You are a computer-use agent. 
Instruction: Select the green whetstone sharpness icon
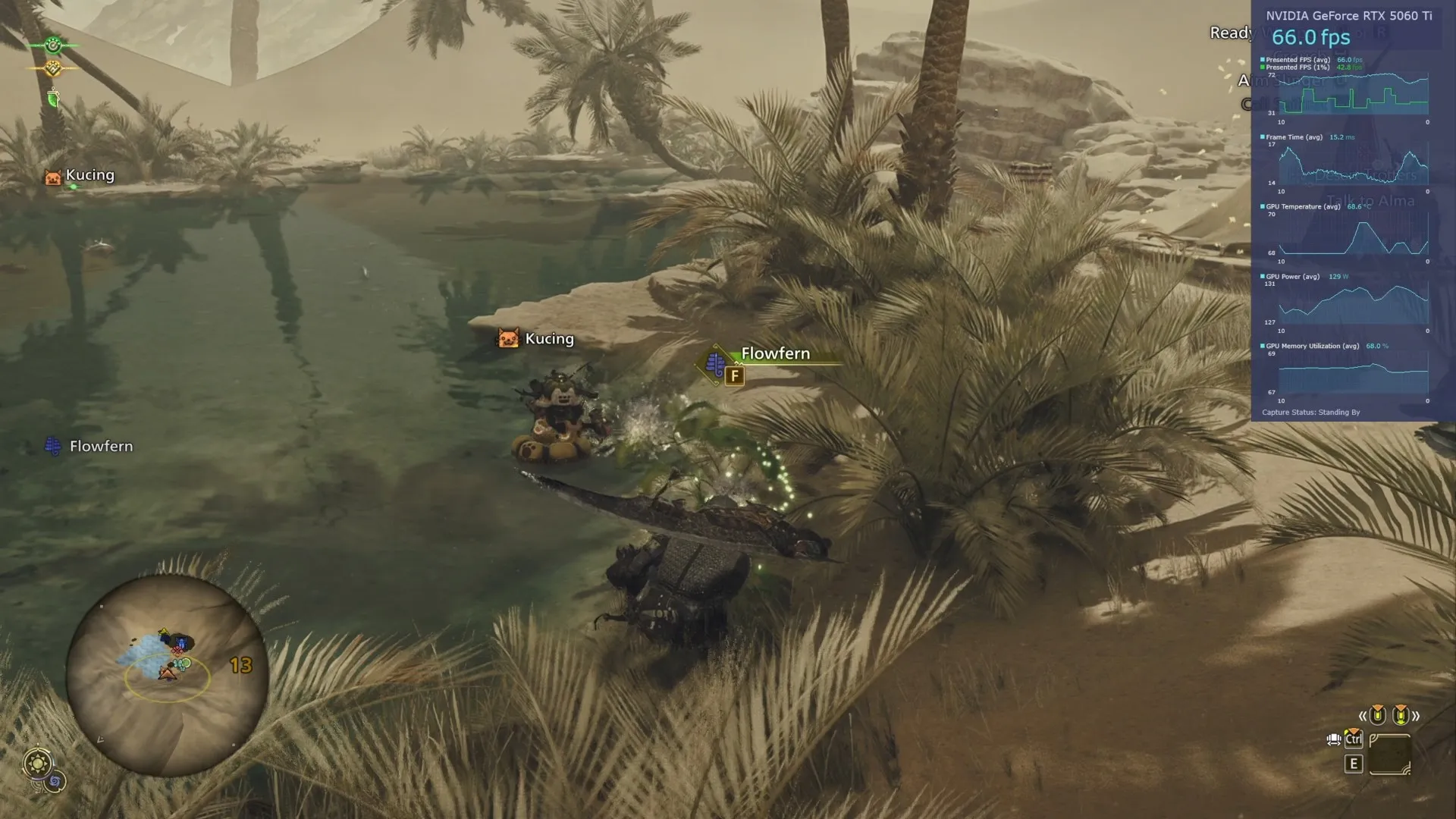[x=53, y=98]
